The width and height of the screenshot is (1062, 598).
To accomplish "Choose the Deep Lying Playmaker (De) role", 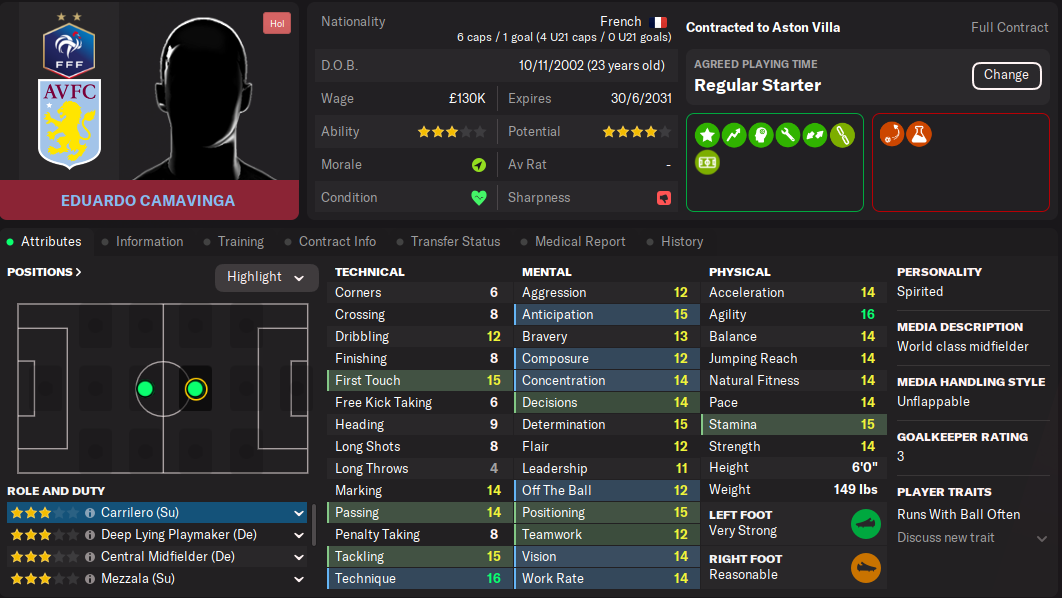I will [157, 535].
